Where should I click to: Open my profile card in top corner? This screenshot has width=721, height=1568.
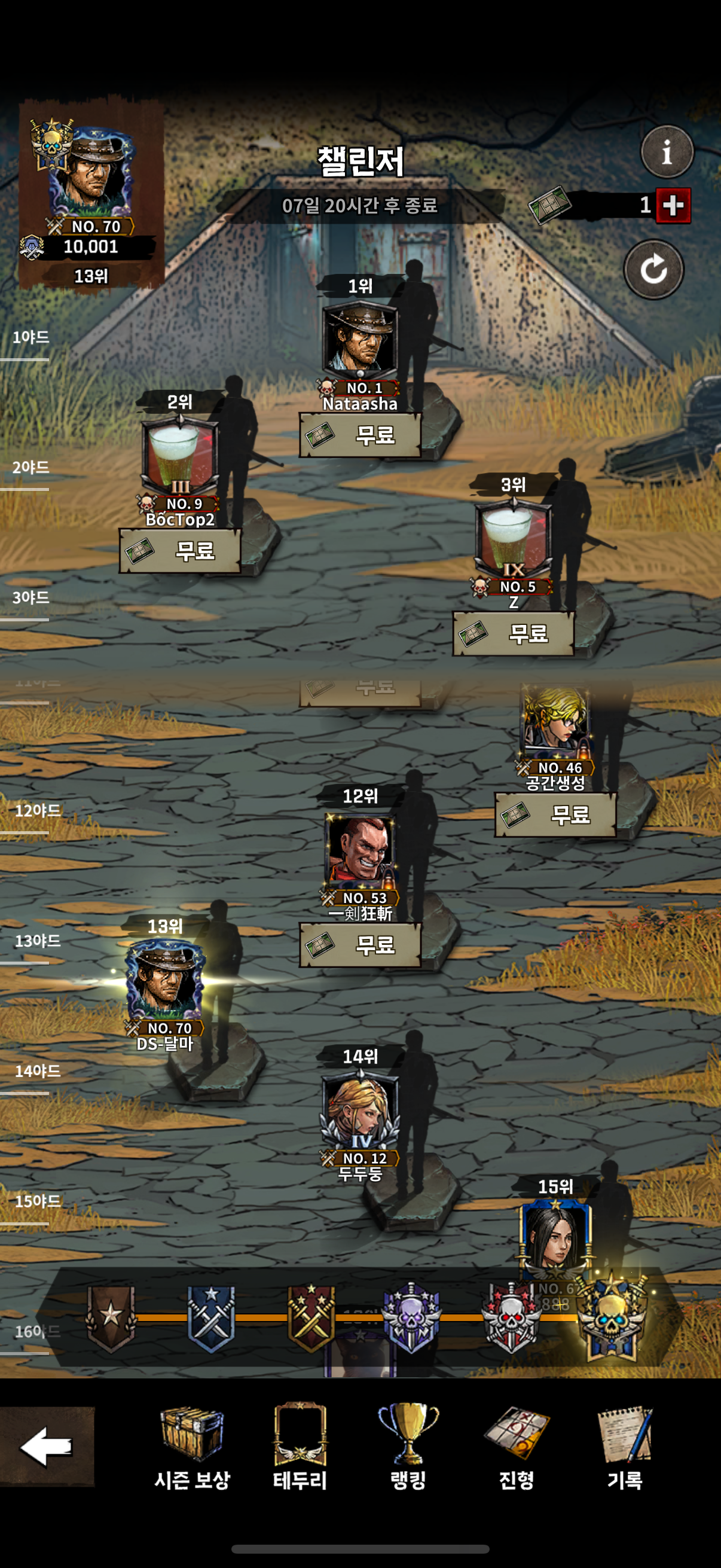pyautogui.click(x=91, y=195)
